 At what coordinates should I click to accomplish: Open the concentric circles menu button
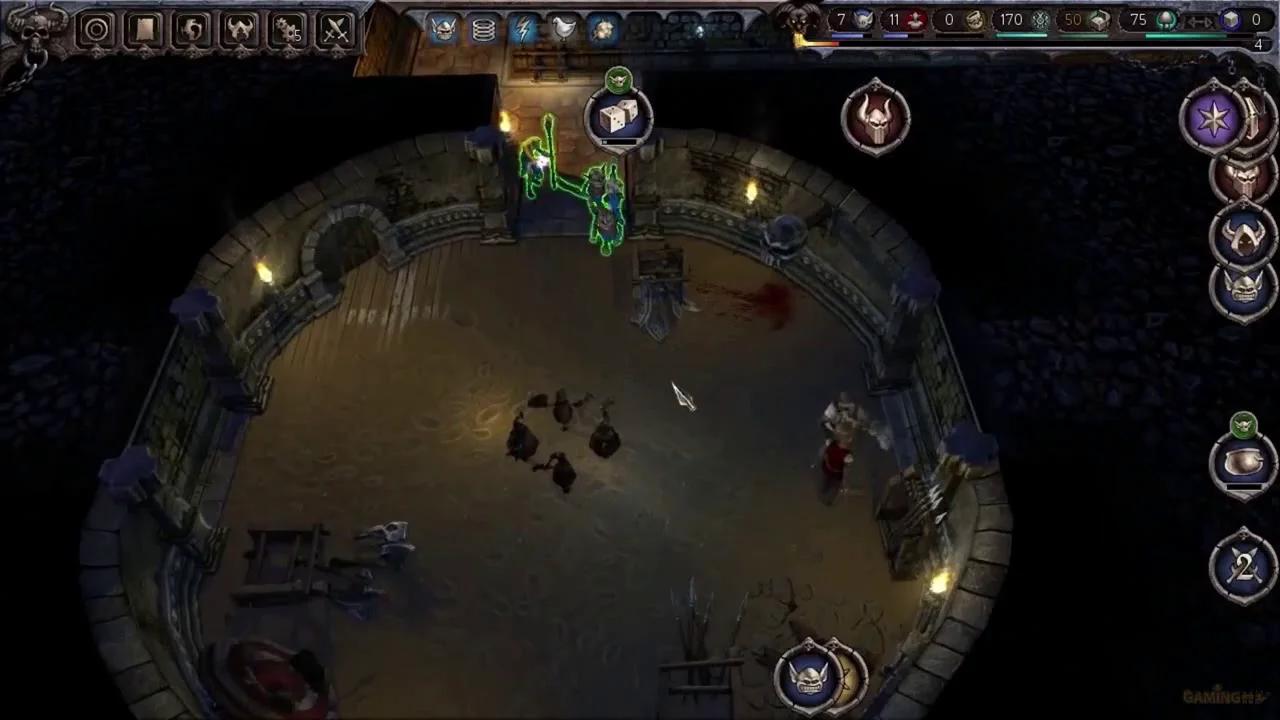pyautogui.click(x=97, y=30)
